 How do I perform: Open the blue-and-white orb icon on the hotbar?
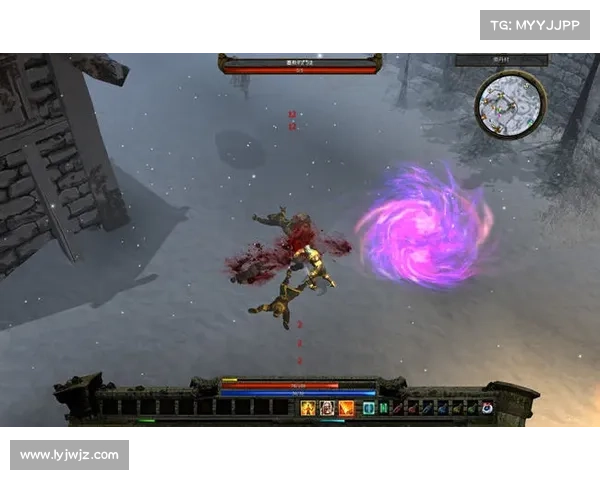coord(487,408)
